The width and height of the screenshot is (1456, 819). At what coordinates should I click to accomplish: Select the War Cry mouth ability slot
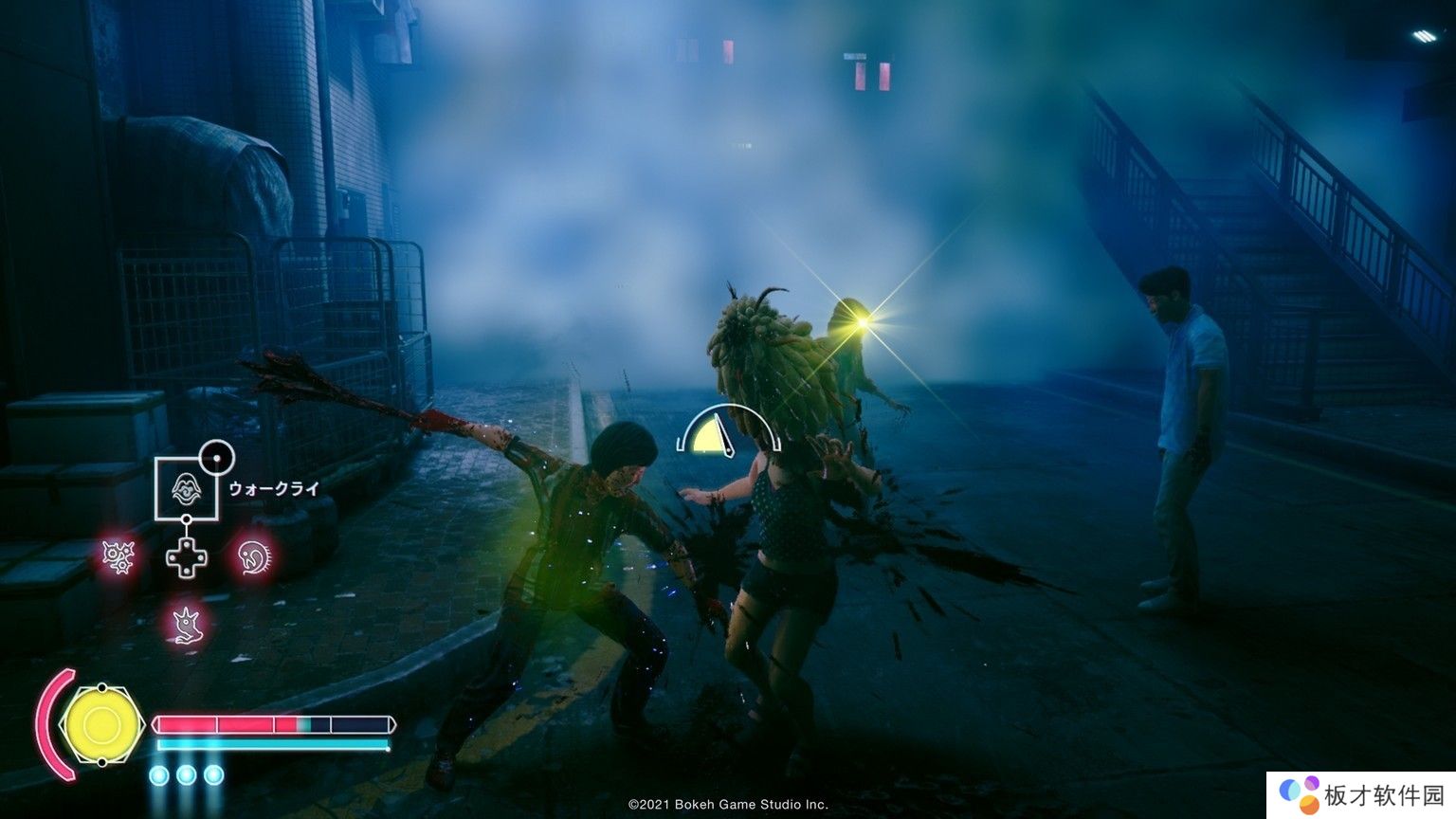tap(187, 488)
